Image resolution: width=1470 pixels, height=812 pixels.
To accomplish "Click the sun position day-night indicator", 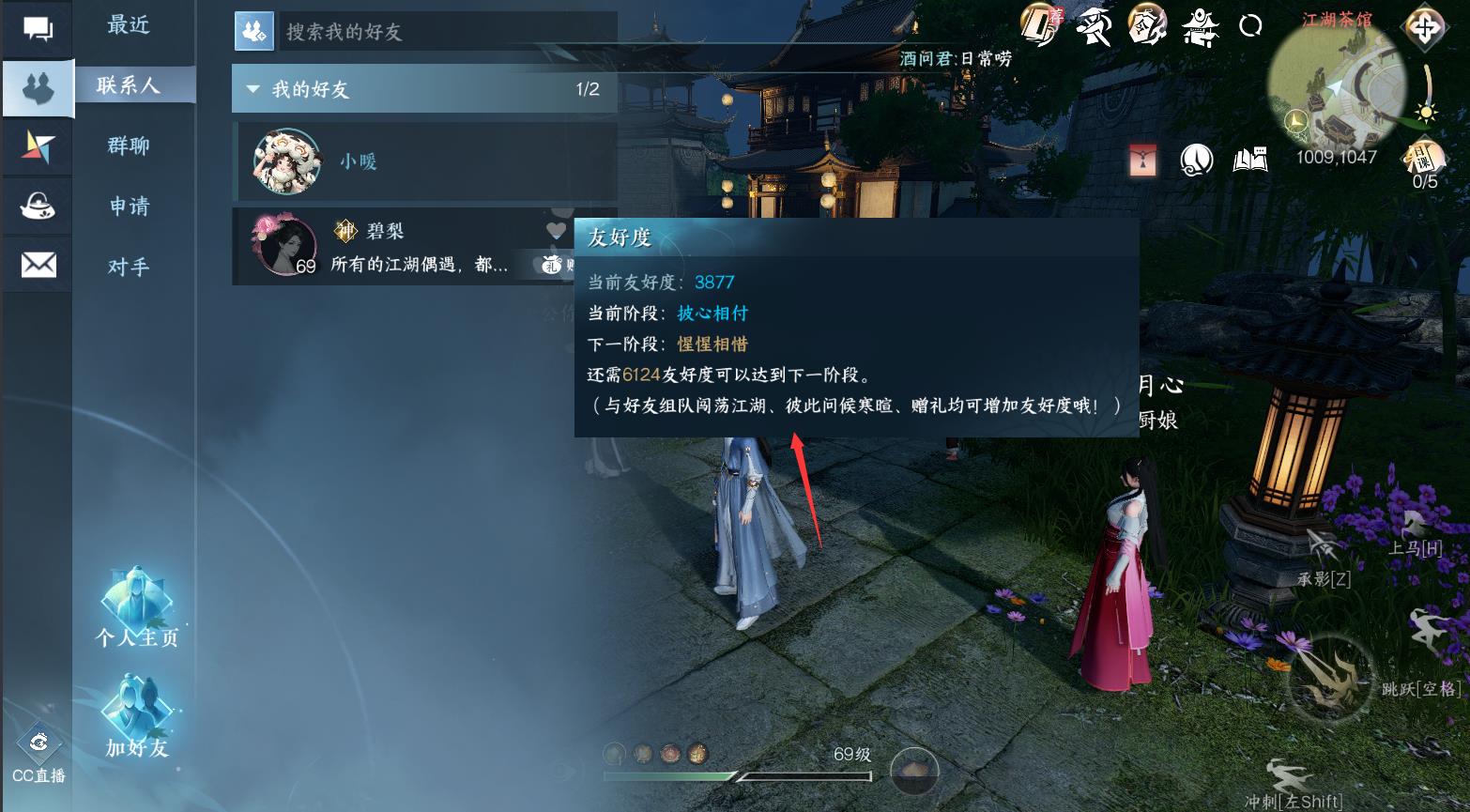I will click(1425, 111).
